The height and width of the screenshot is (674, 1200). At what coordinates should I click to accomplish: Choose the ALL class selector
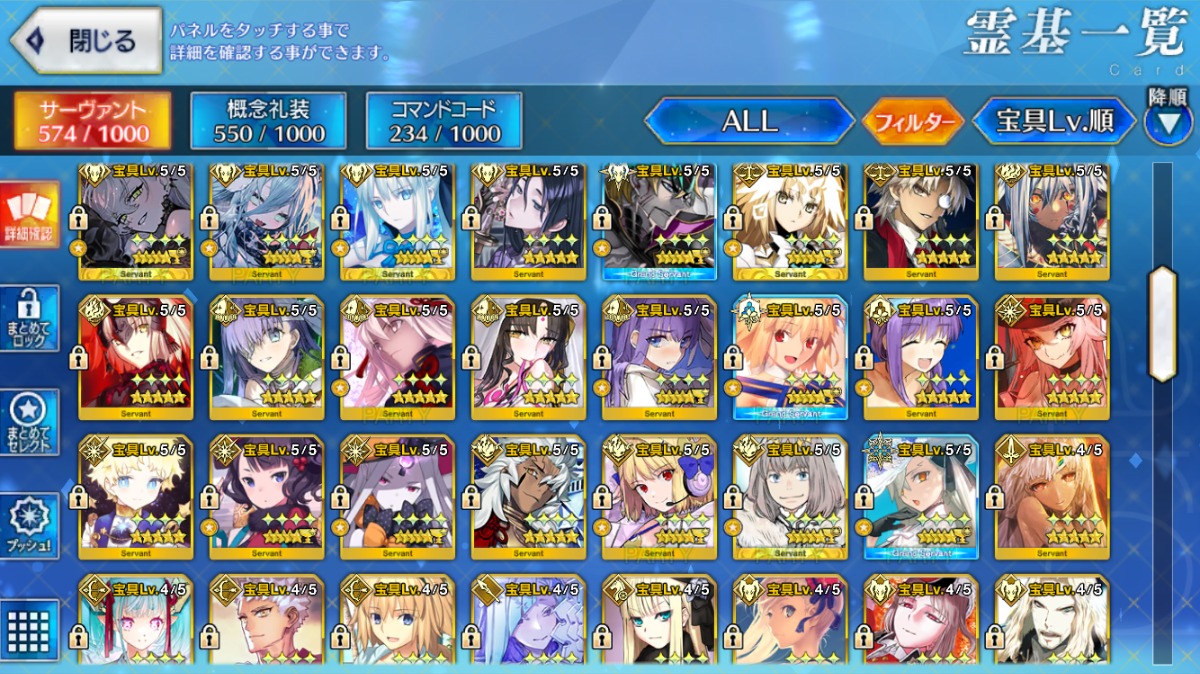click(x=749, y=122)
